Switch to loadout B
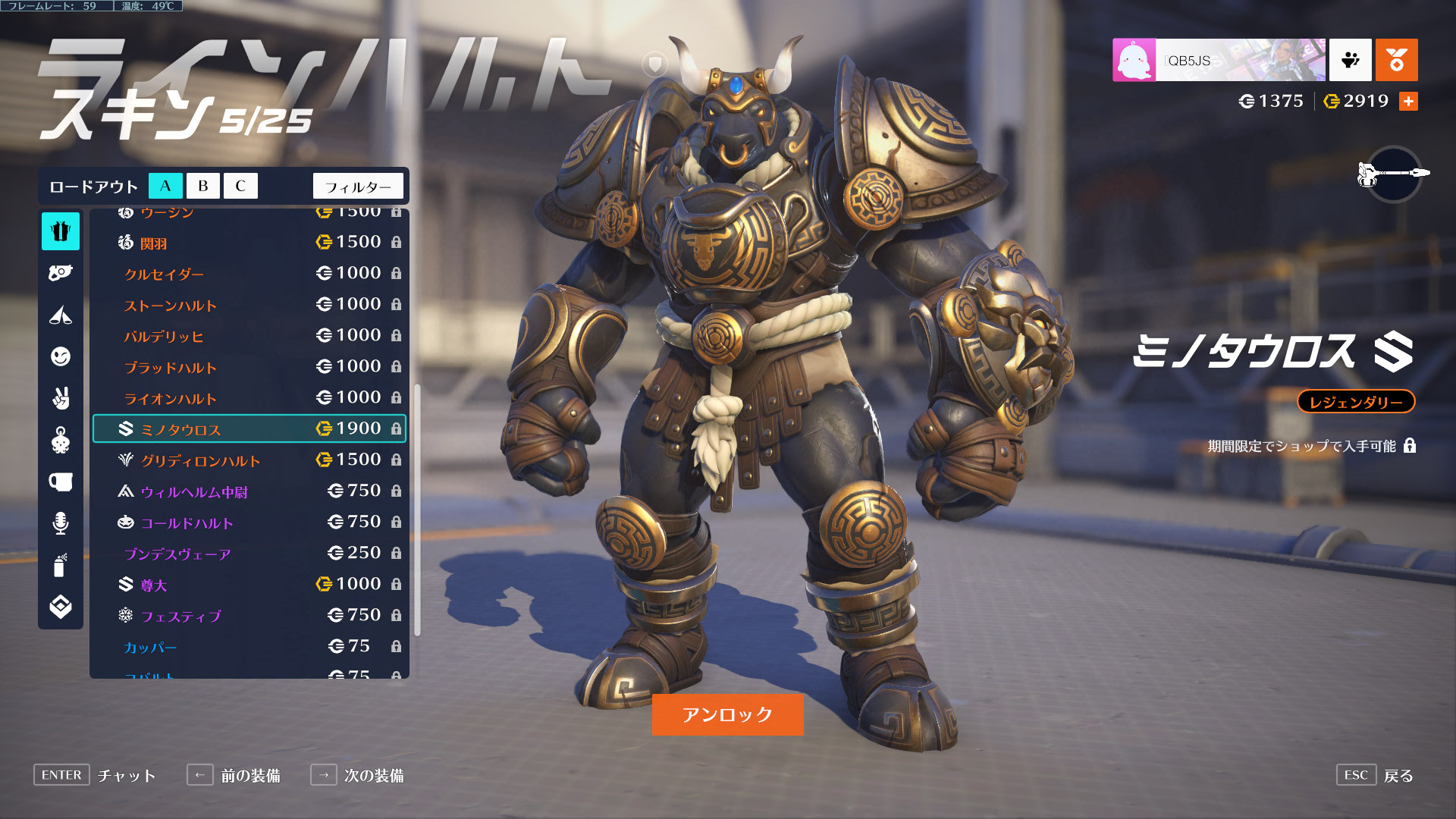This screenshot has width=1456, height=819. pos(202,186)
